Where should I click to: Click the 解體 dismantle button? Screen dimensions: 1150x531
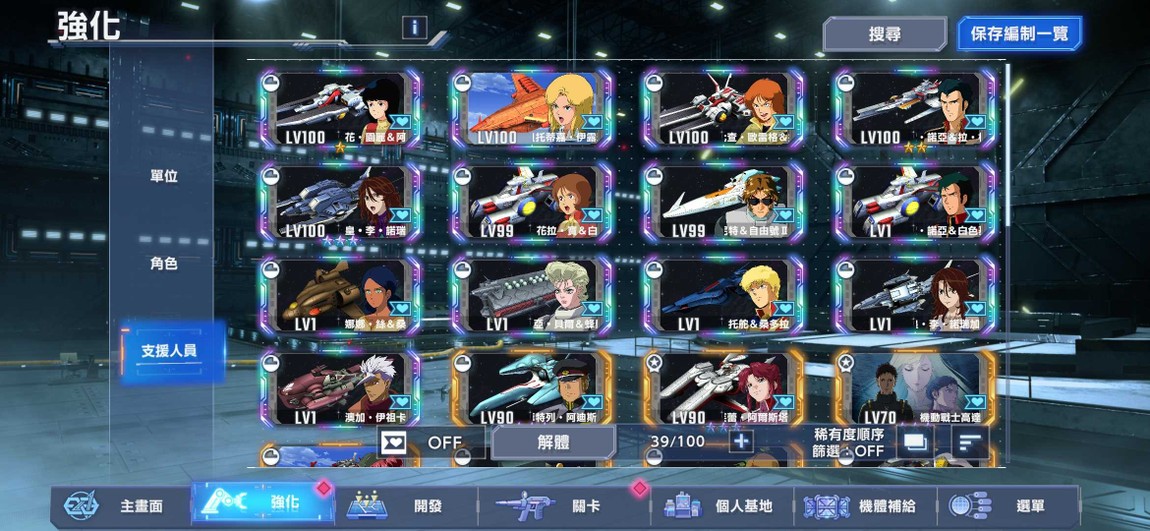[552, 441]
